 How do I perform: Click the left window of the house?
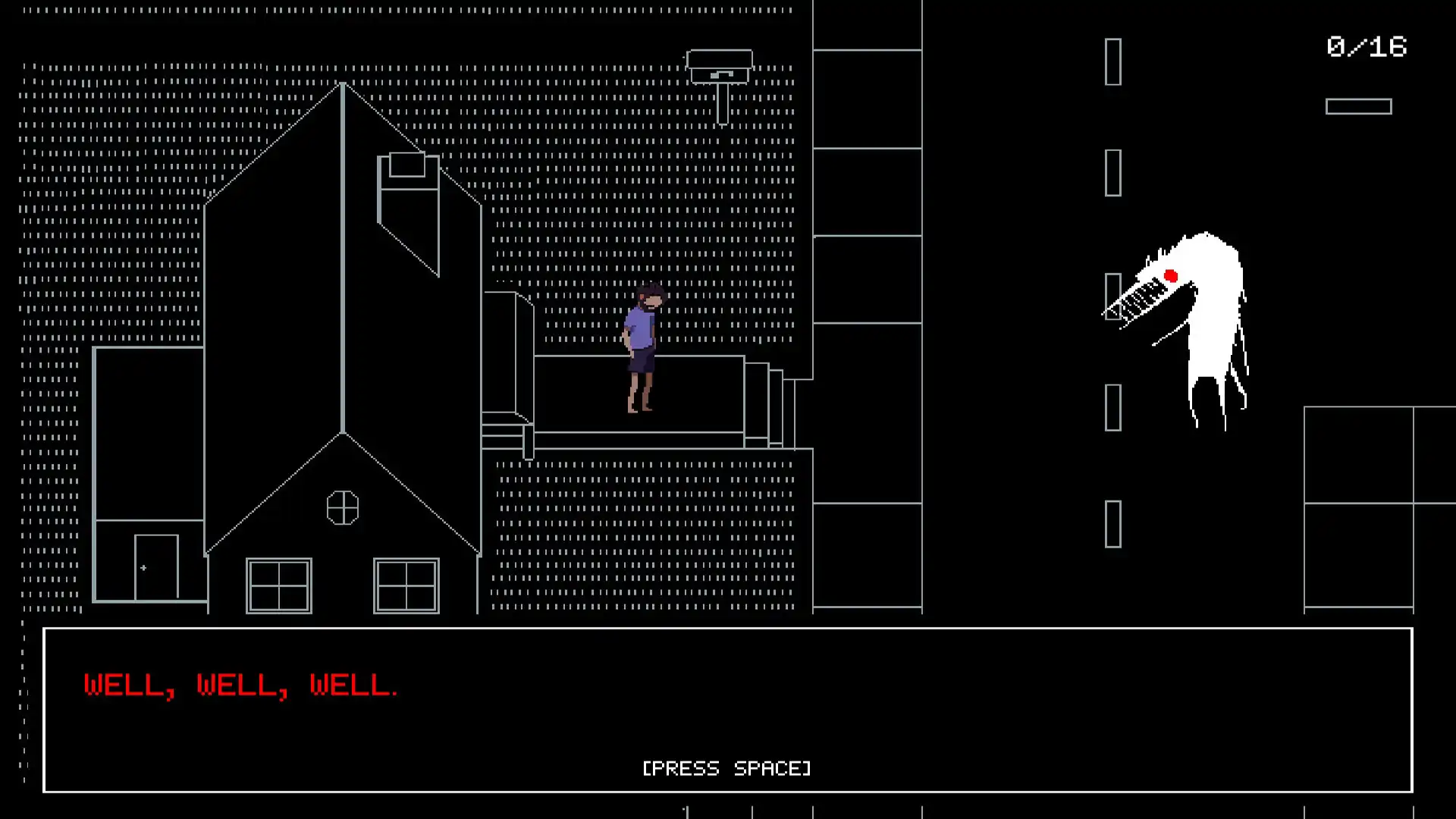278,585
